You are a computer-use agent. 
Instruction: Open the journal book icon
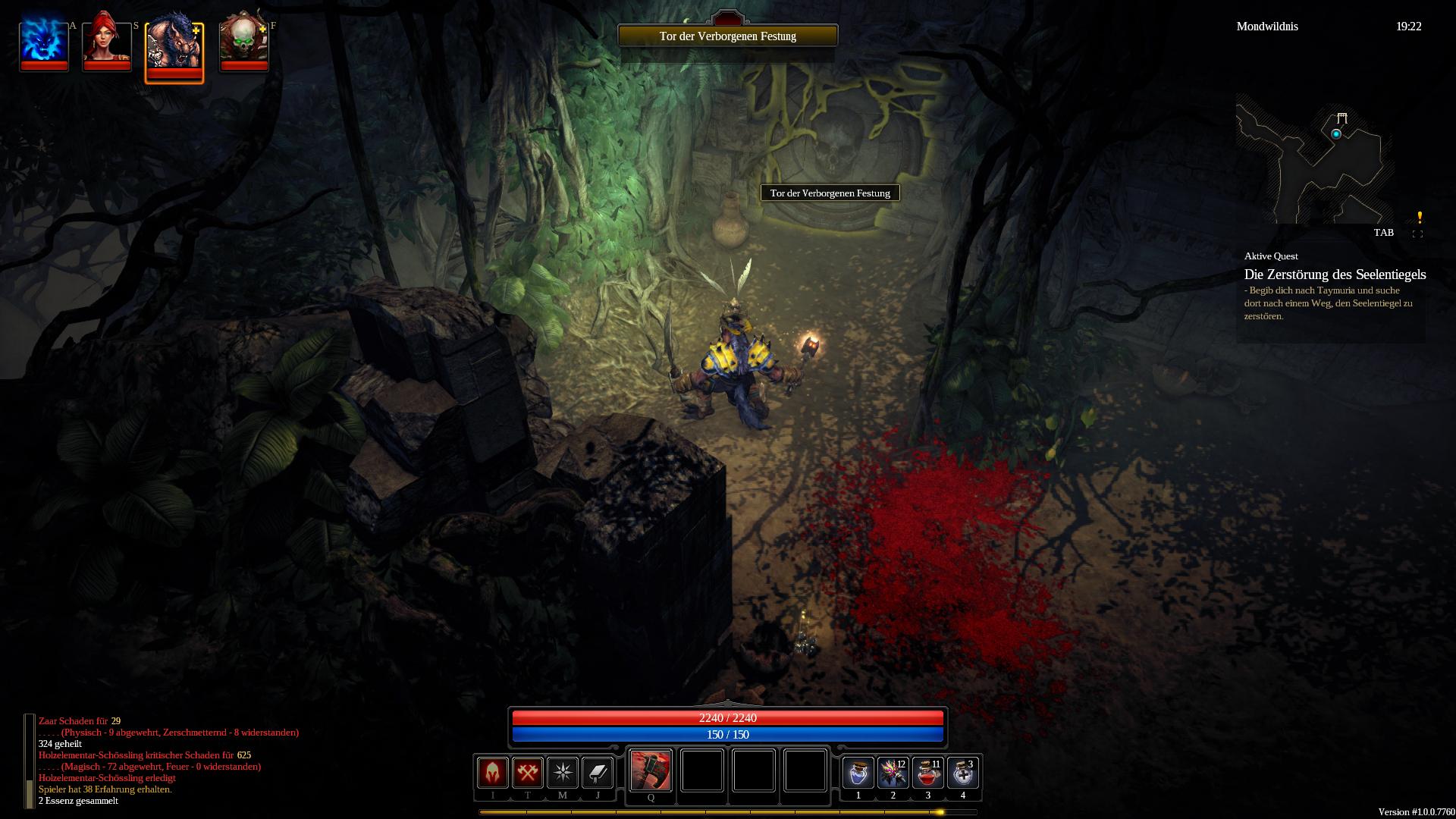tap(598, 773)
